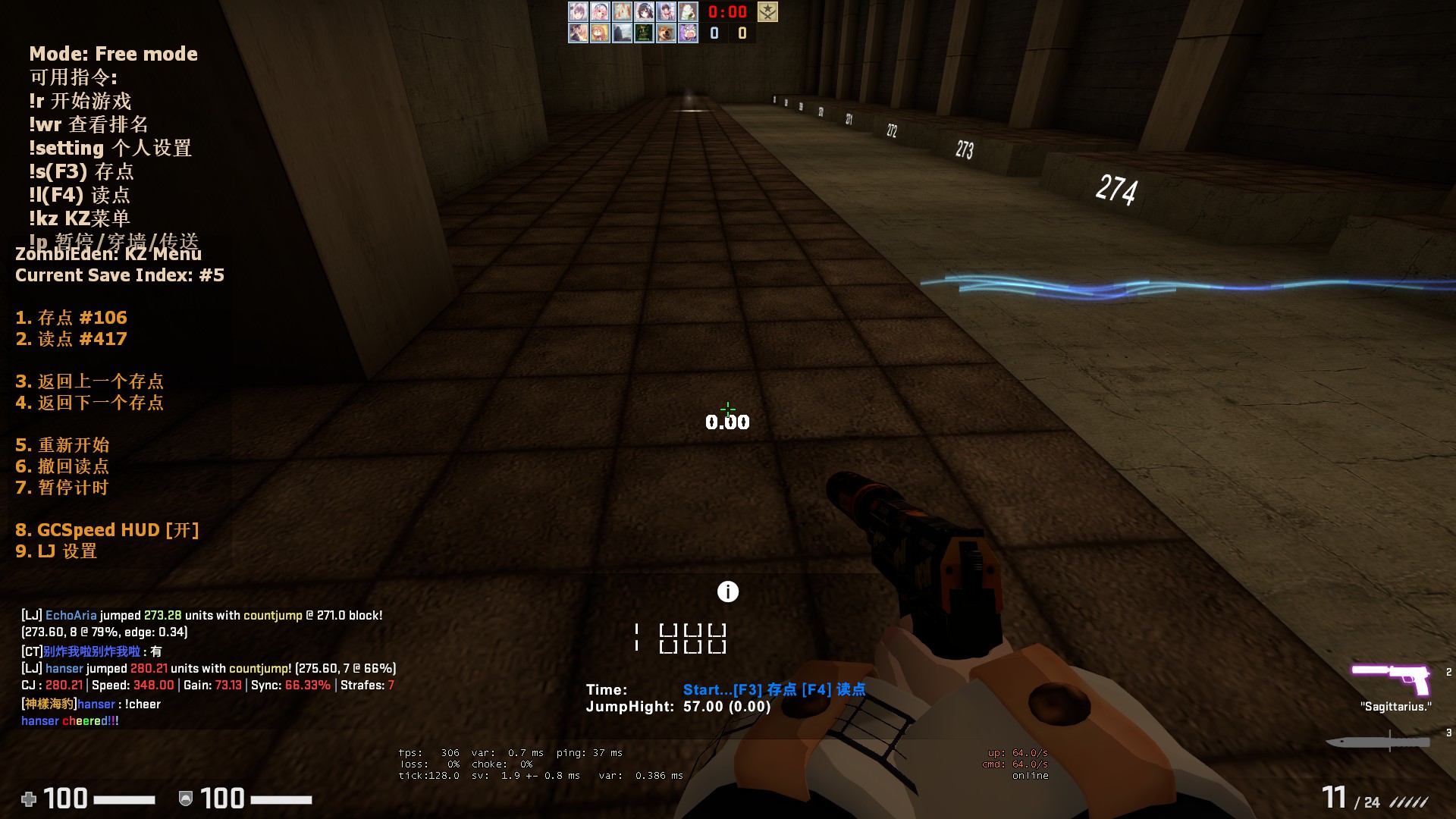Select 返回上一个存点 menu entry
Image resolution: width=1456 pixels, height=819 pixels.
[x=89, y=381]
